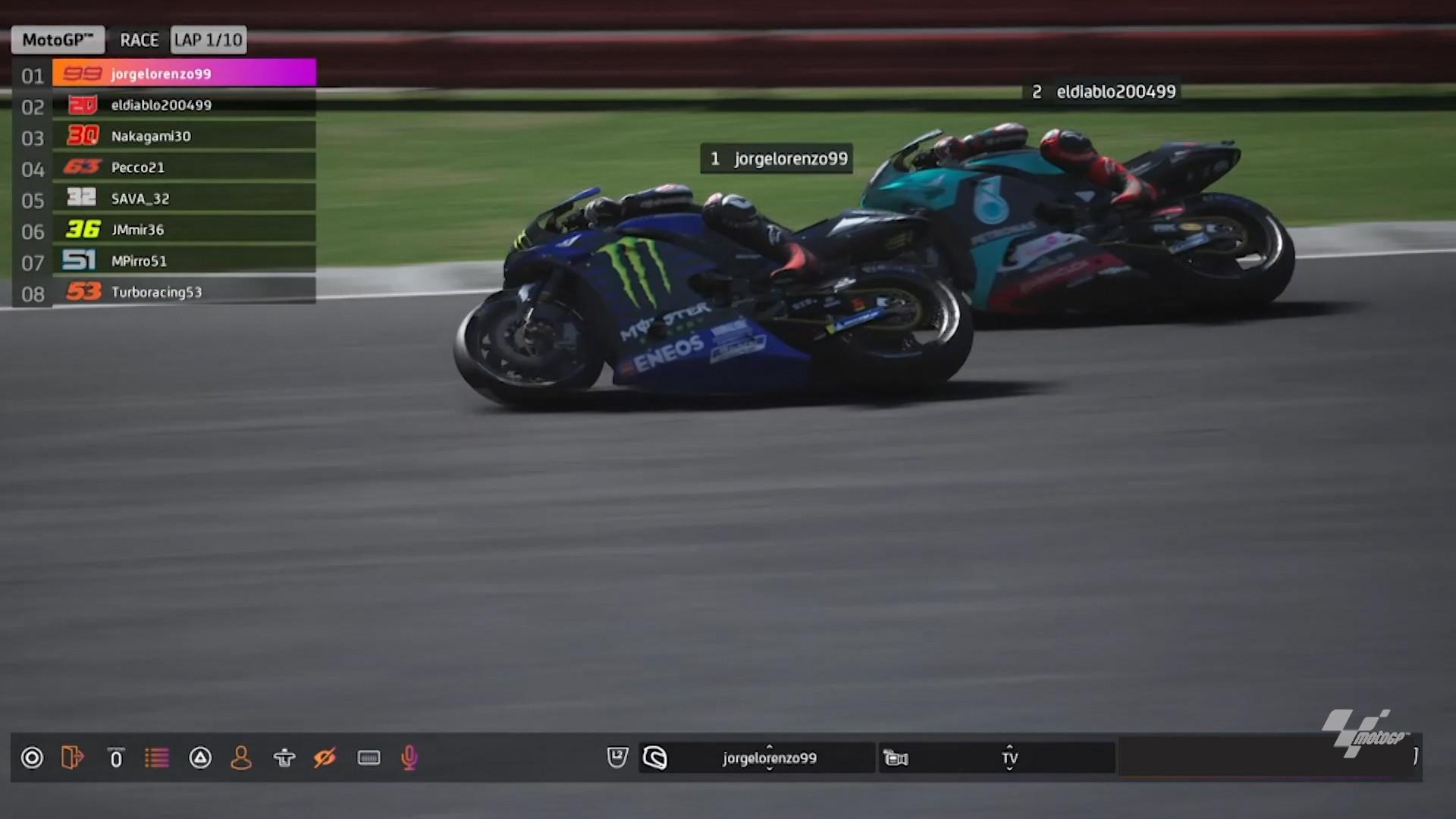Viewport: 1456px width, 819px height.
Task: Select the RACE label in the top bar
Action: (139, 39)
